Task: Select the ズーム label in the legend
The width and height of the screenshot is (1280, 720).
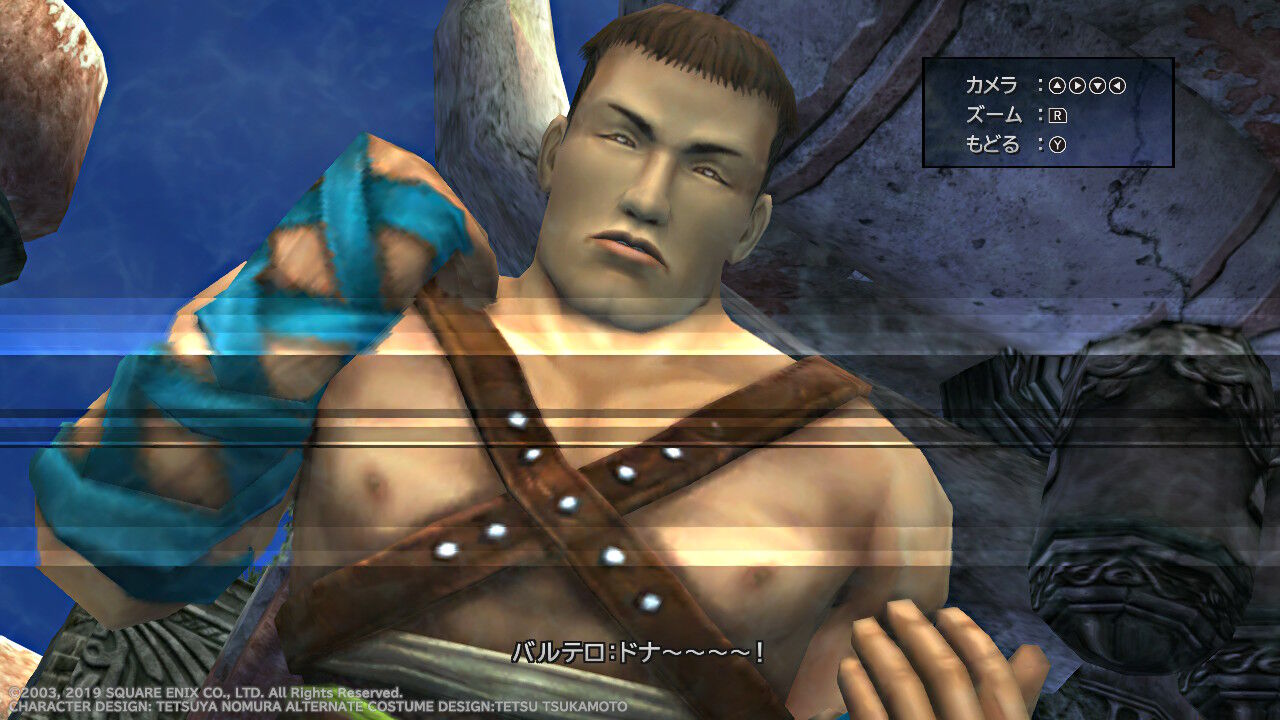Action: (x=993, y=114)
